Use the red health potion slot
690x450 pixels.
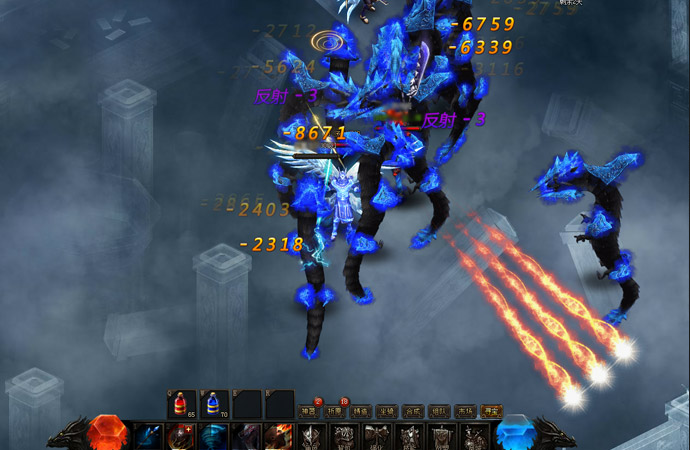tap(182, 404)
